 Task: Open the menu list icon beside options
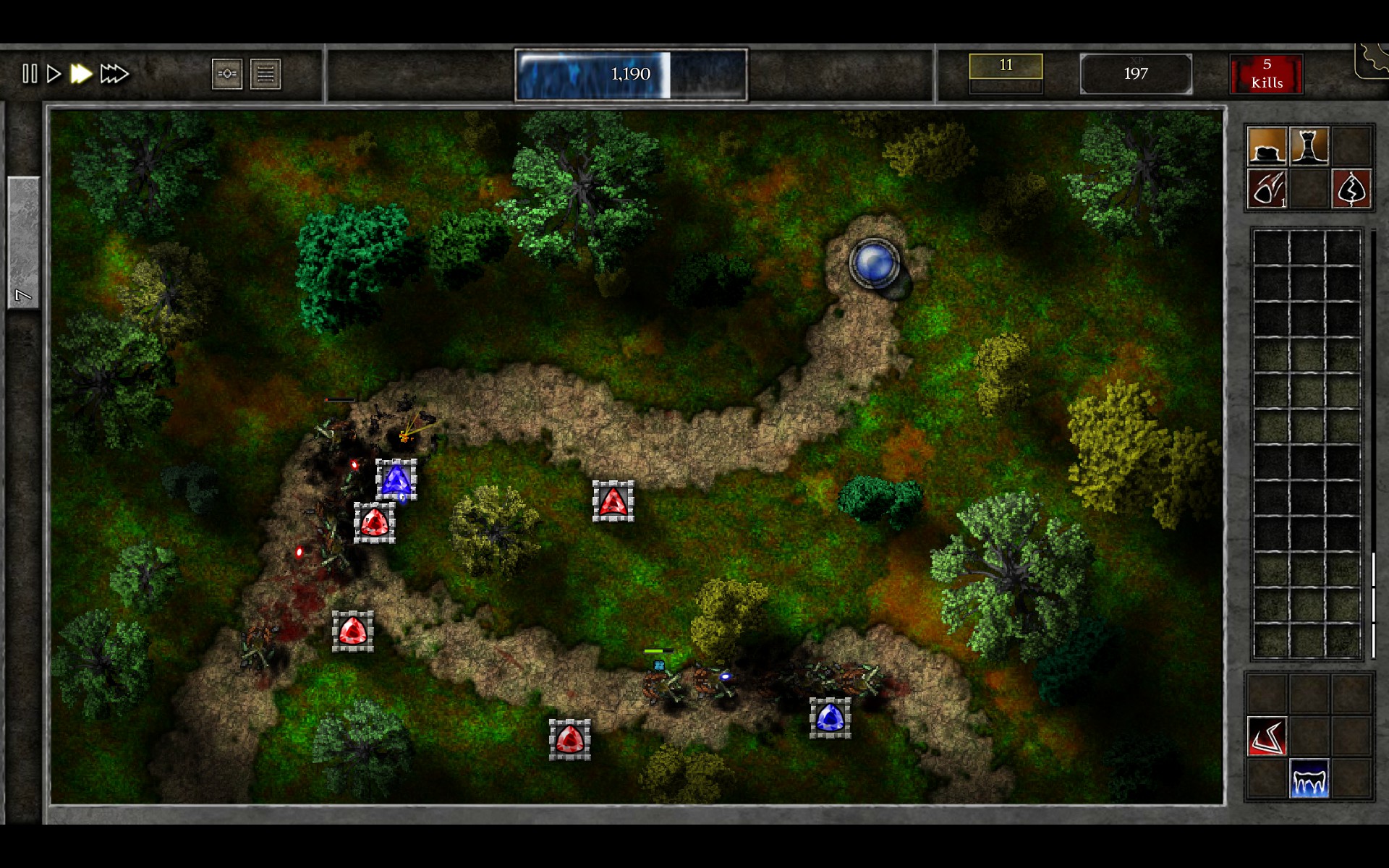266,73
